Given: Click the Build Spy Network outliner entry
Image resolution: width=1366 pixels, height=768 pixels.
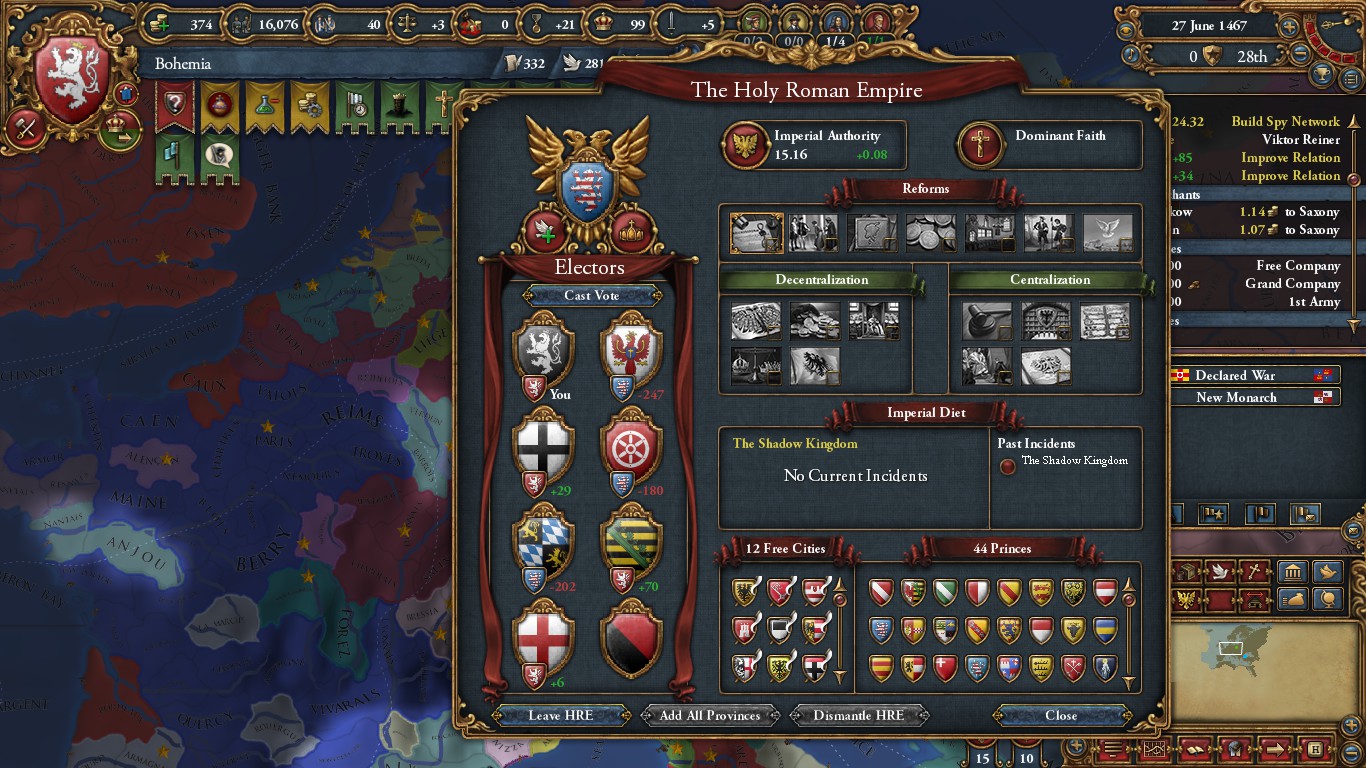Looking at the screenshot, I should 1285,121.
